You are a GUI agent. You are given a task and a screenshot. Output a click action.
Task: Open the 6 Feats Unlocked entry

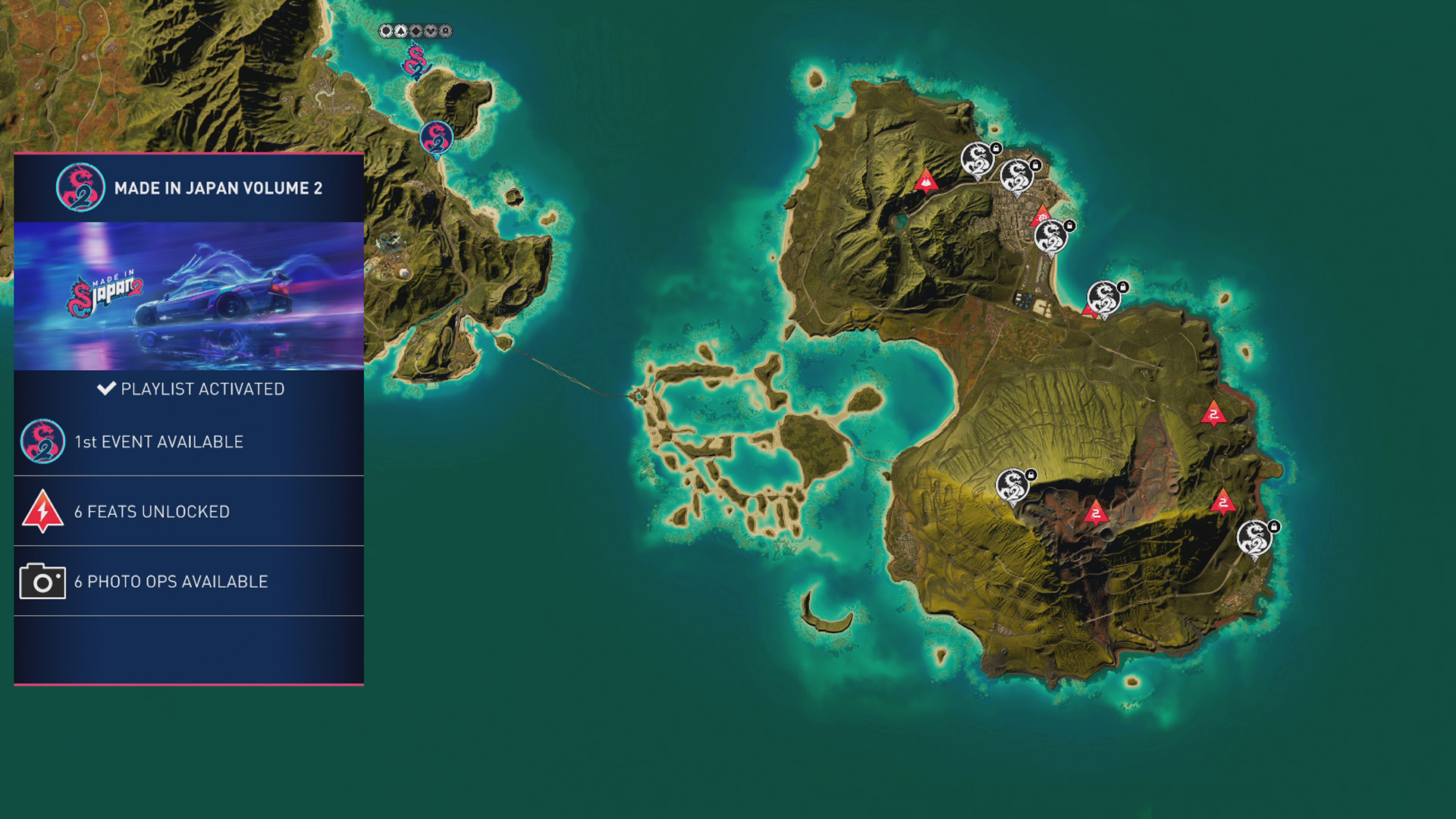click(189, 511)
